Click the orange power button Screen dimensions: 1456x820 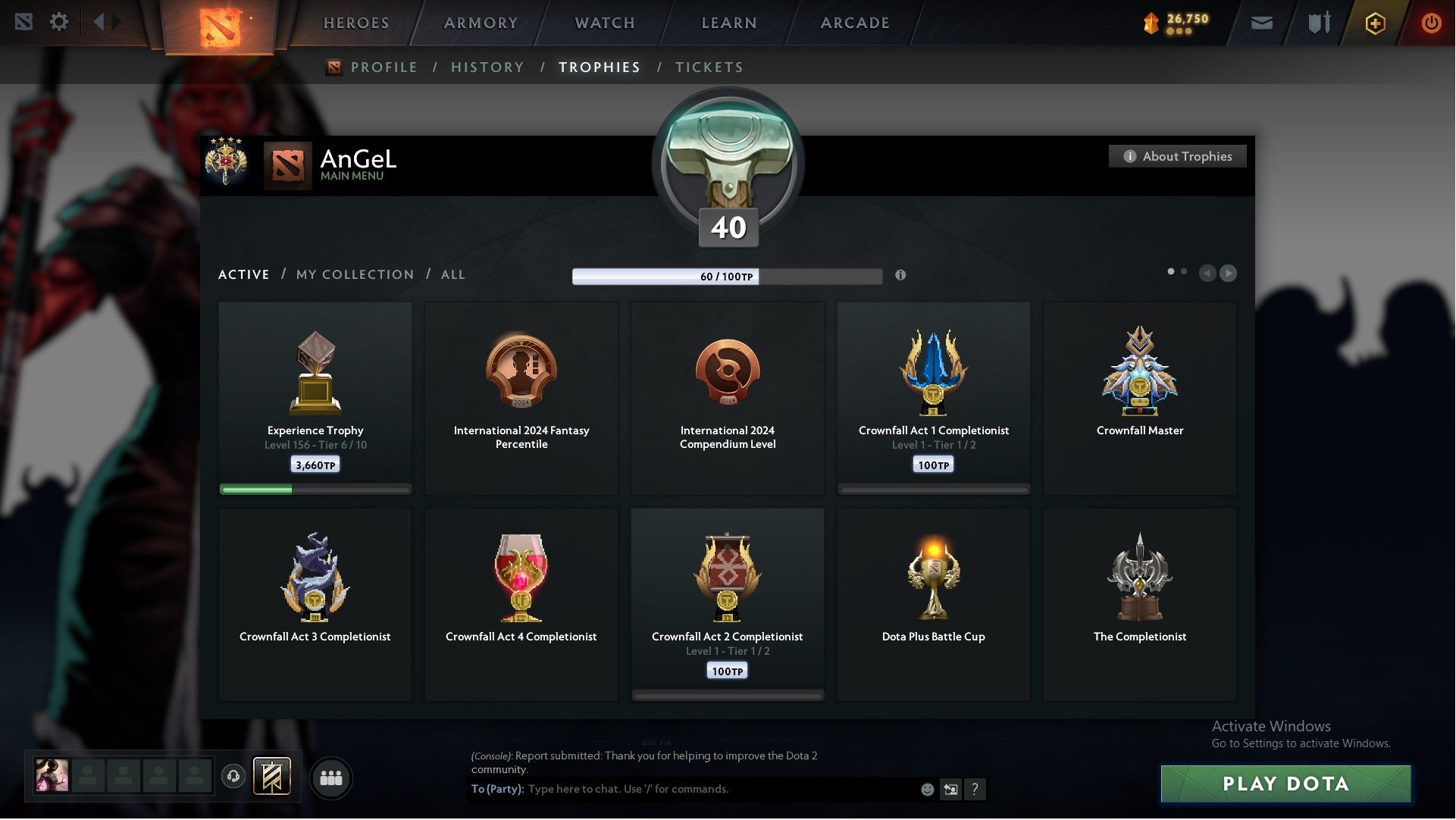pos(1431,23)
